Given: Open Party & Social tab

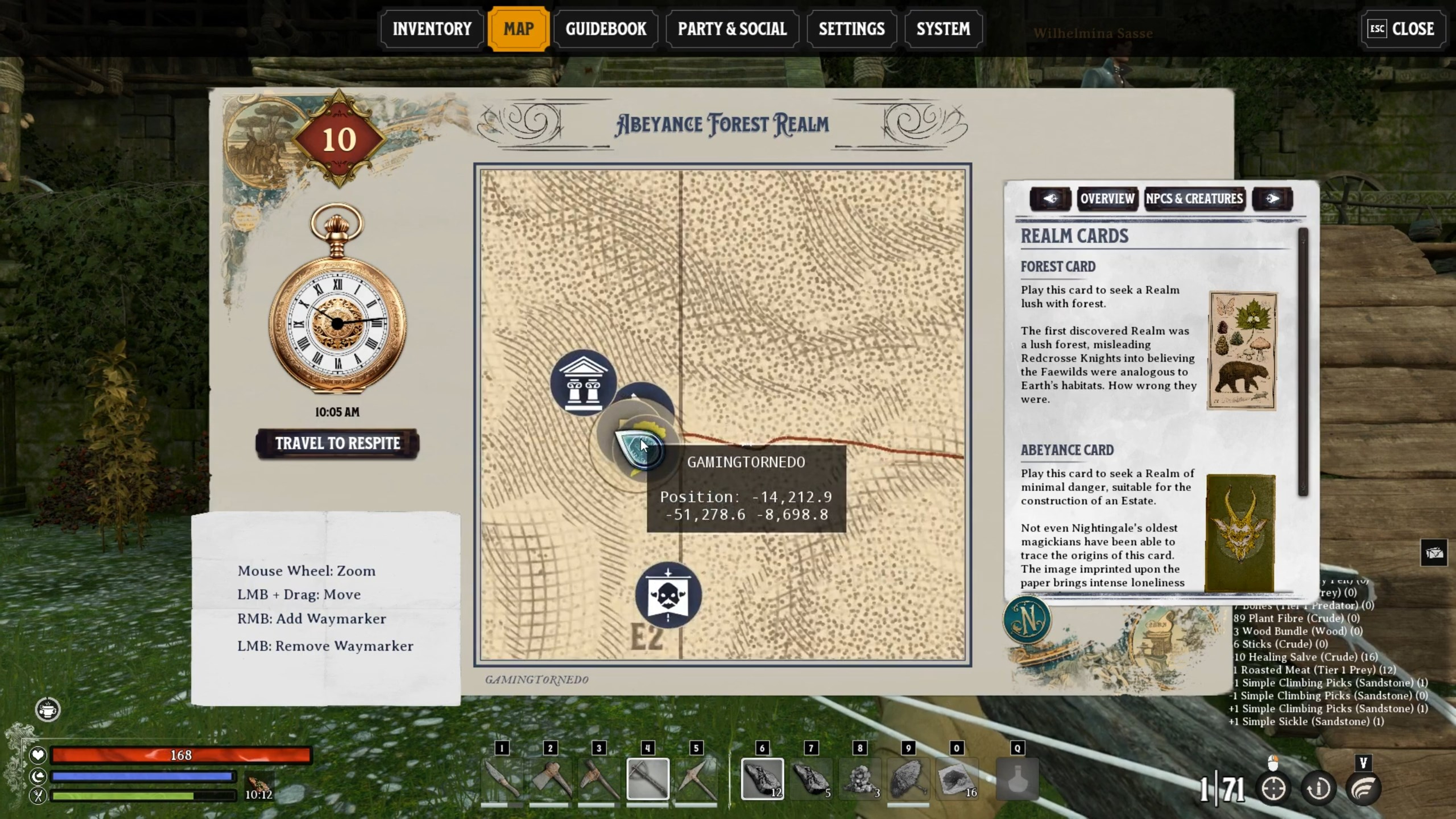Looking at the screenshot, I should (x=732, y=29).
